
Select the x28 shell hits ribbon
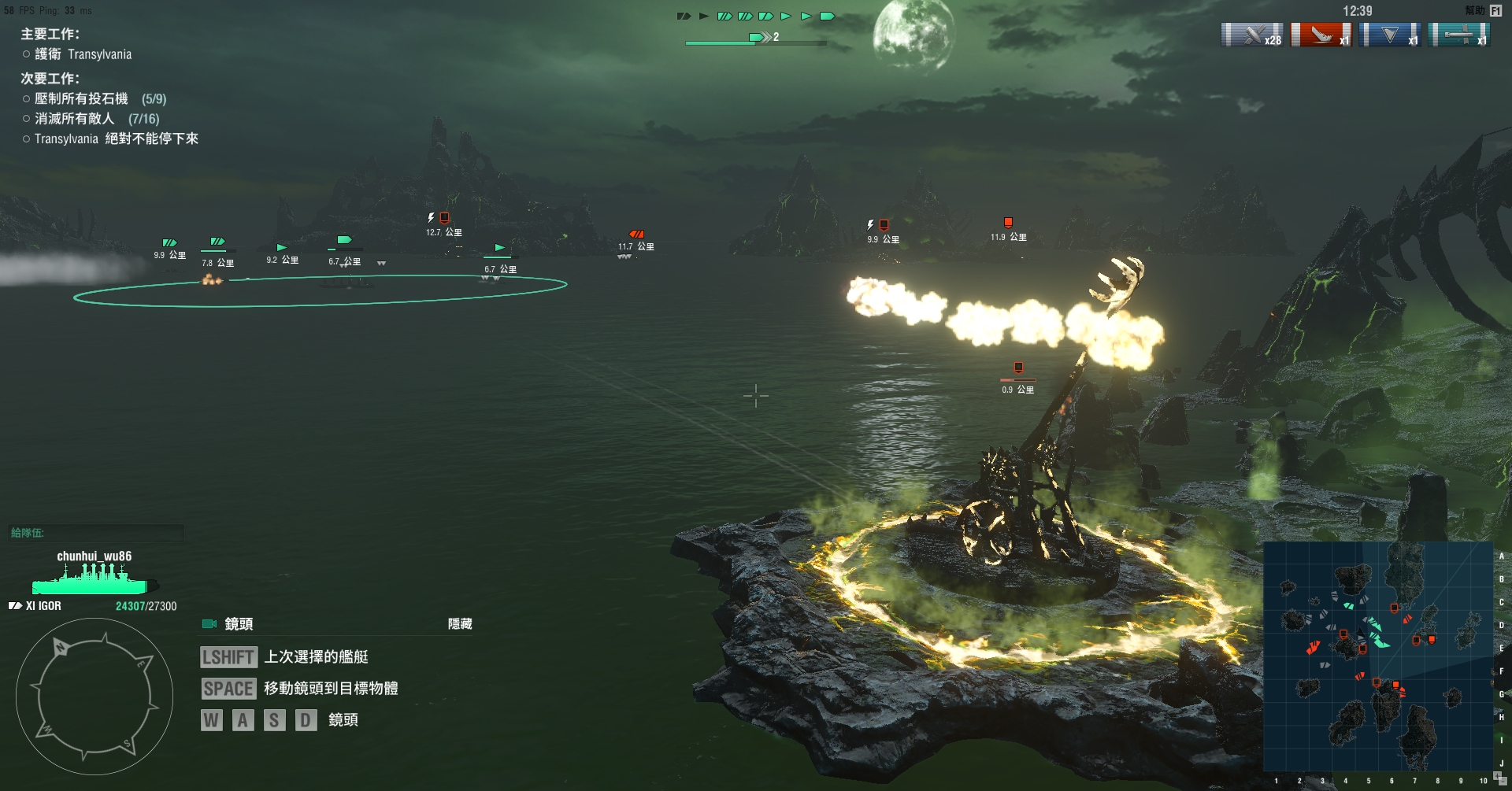1251,35
